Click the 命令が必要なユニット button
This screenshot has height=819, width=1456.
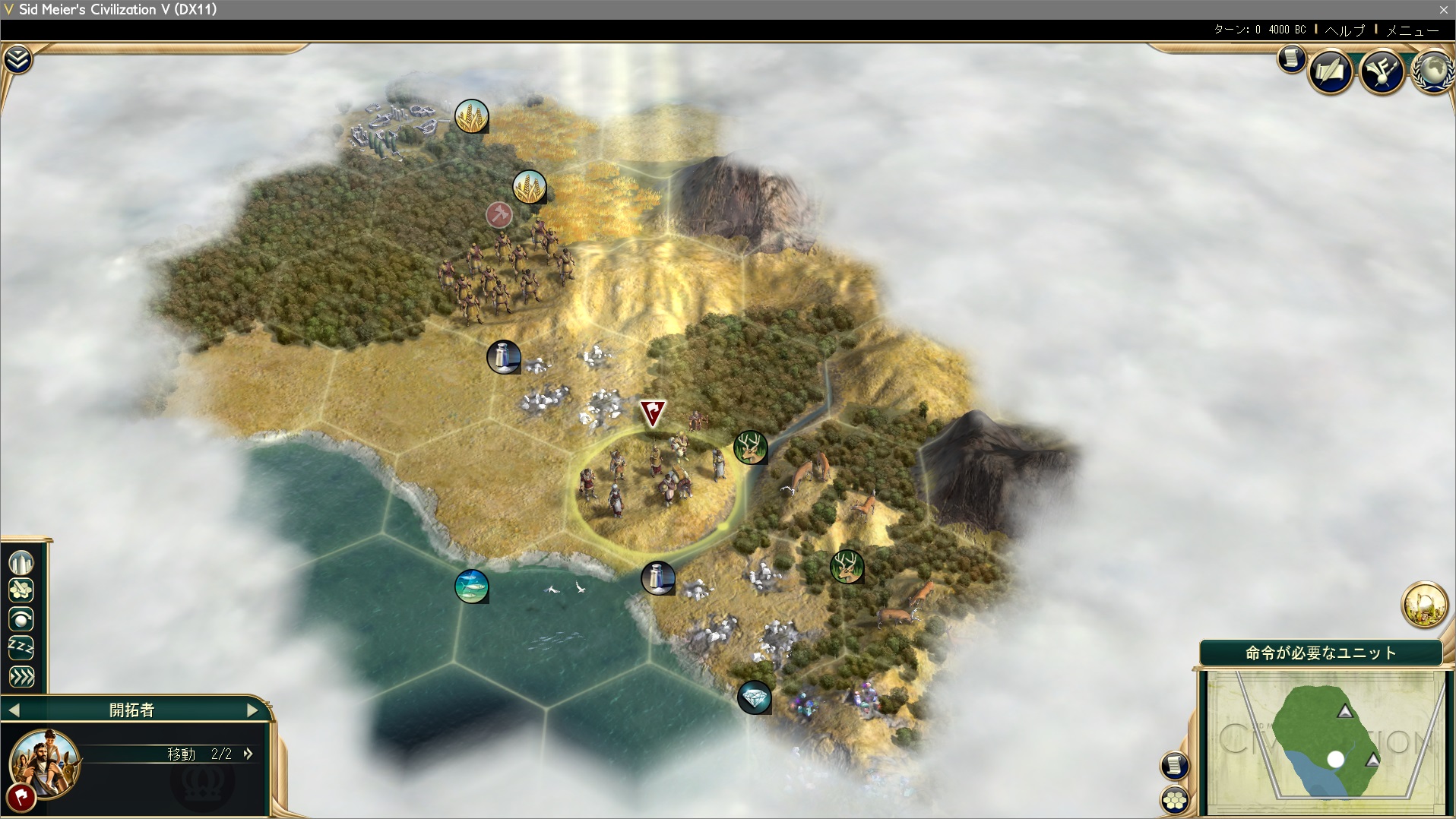click(1321, 653)
